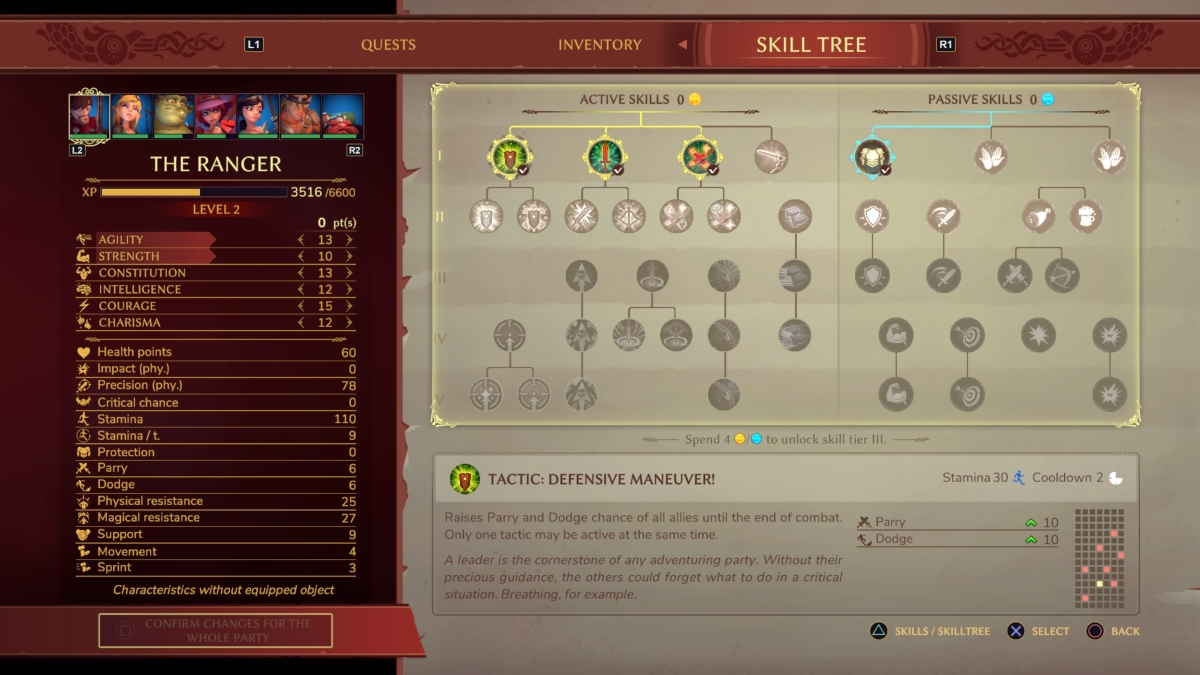Open the Inventory tab
1200x675 pixels.
599,45
